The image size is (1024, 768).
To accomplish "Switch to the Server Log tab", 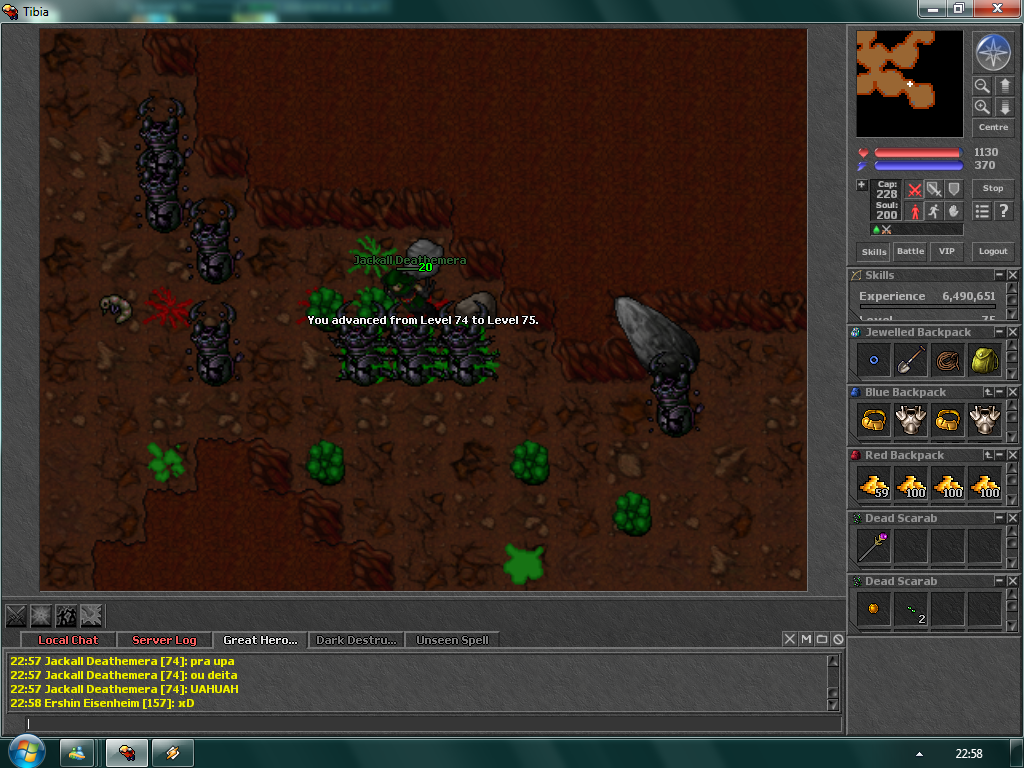I will point(164,640).
